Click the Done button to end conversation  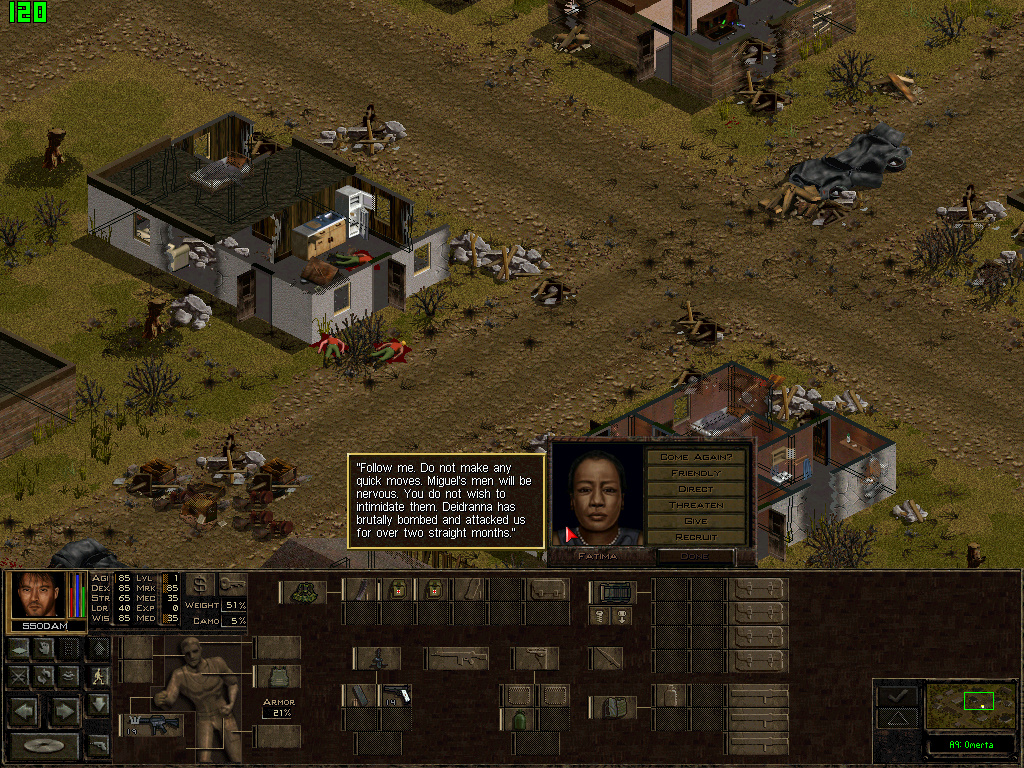(x=694, y=556)
